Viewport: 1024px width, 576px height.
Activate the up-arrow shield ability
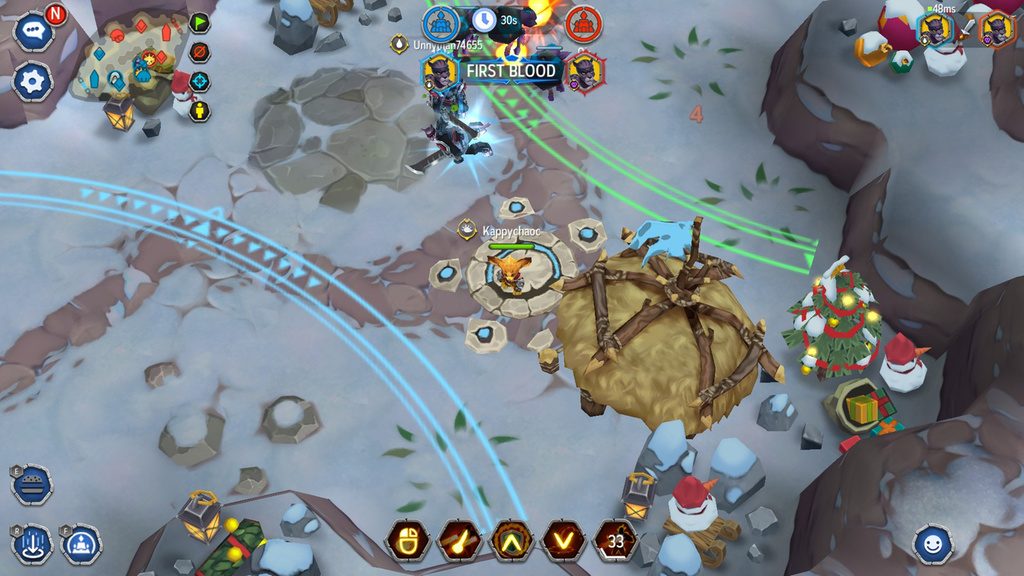point(511,540)
